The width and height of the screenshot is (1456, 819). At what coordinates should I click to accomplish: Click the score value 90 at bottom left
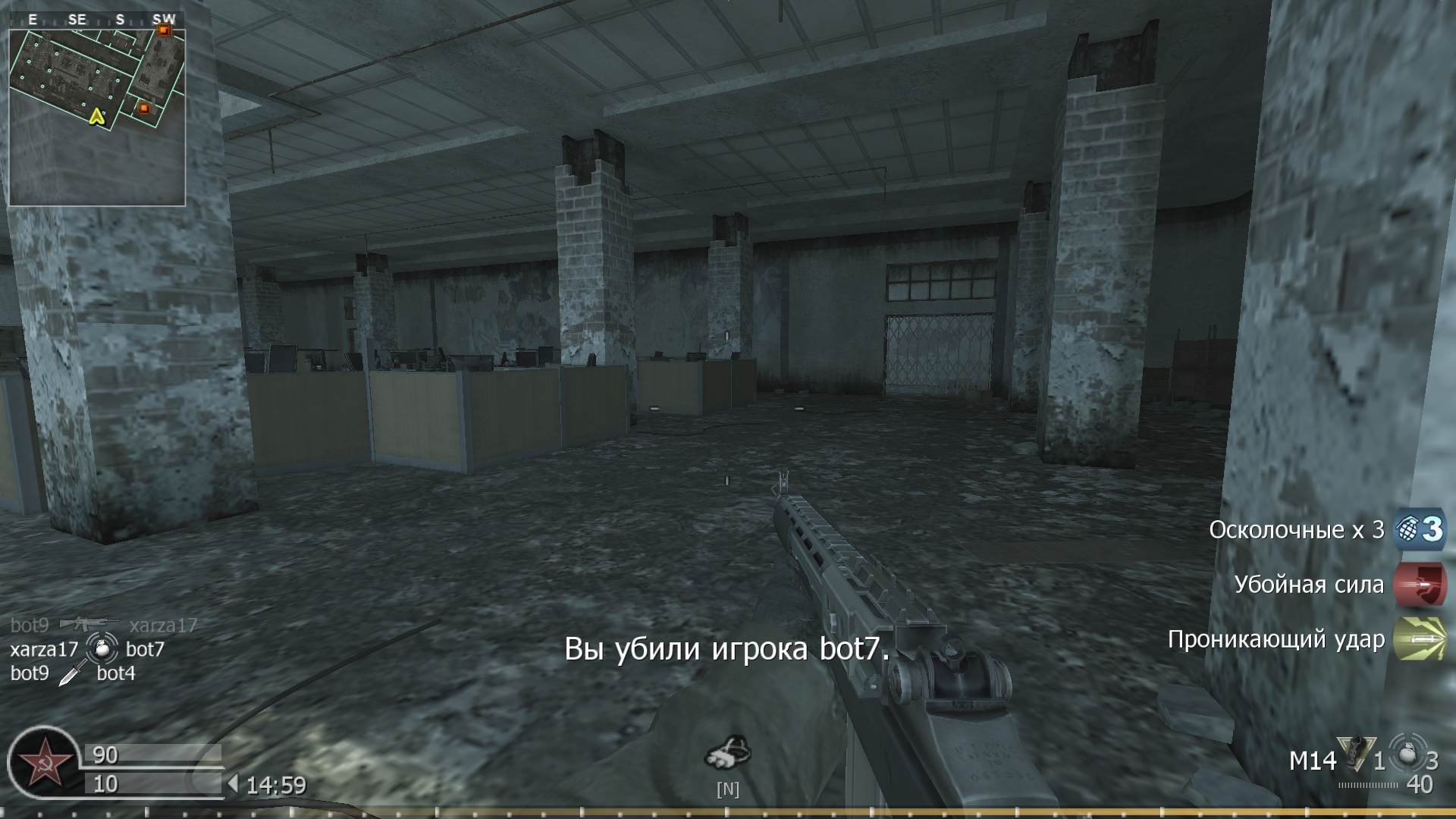click(106, 756)
